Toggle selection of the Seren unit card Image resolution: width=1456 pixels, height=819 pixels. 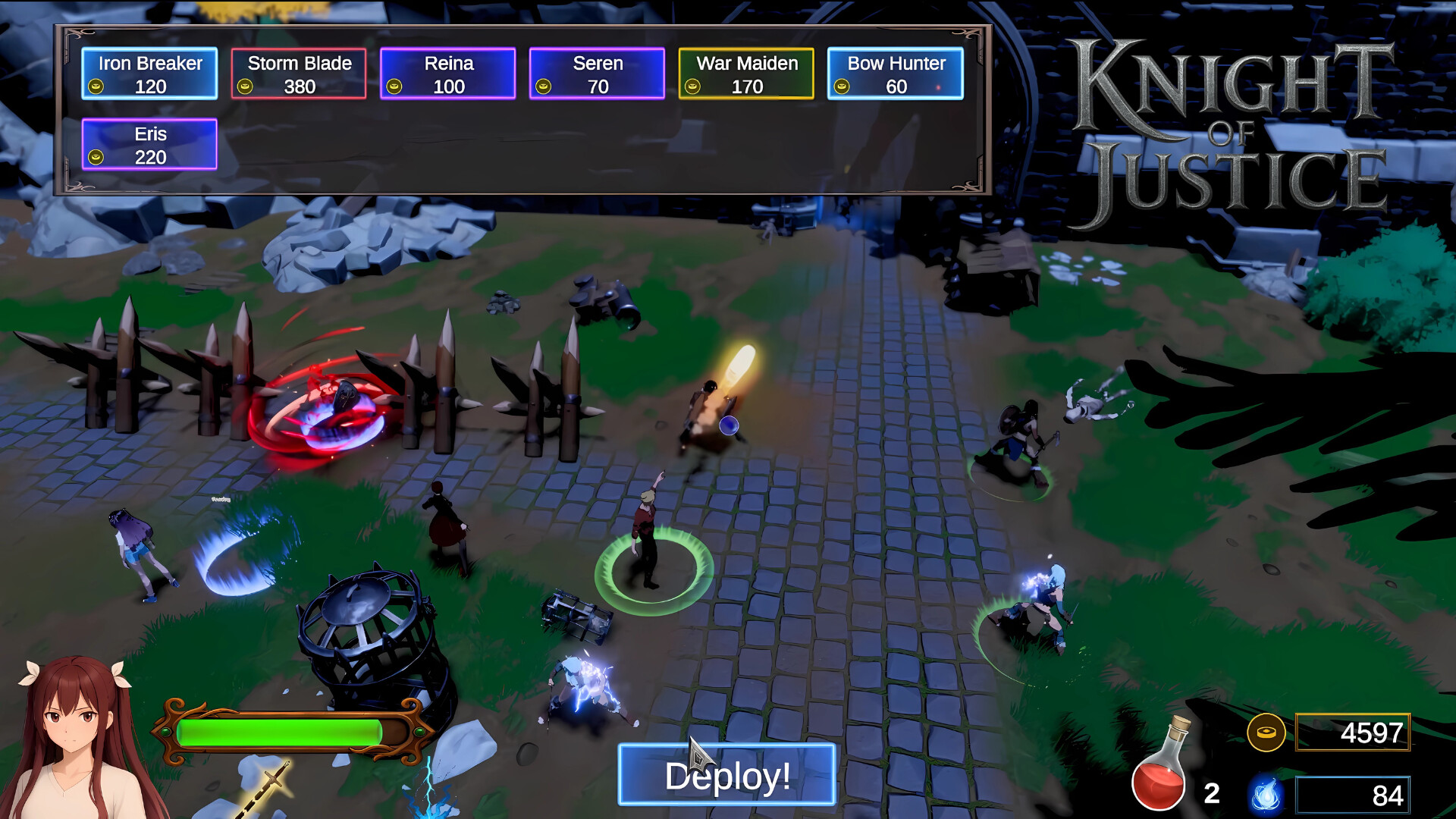[x=597, y=73]
